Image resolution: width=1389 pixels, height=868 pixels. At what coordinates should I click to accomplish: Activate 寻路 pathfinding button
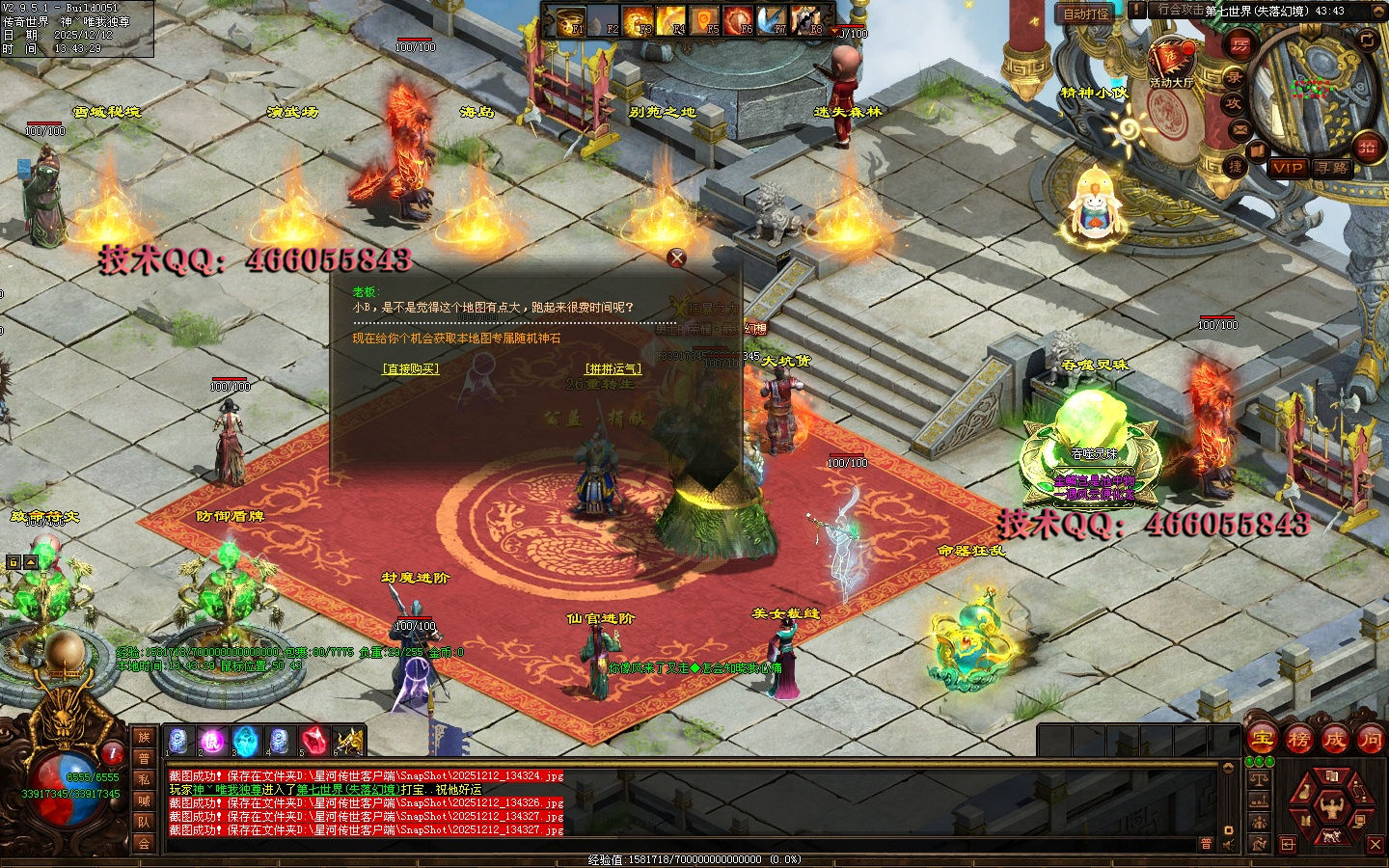pos(1332,168)
